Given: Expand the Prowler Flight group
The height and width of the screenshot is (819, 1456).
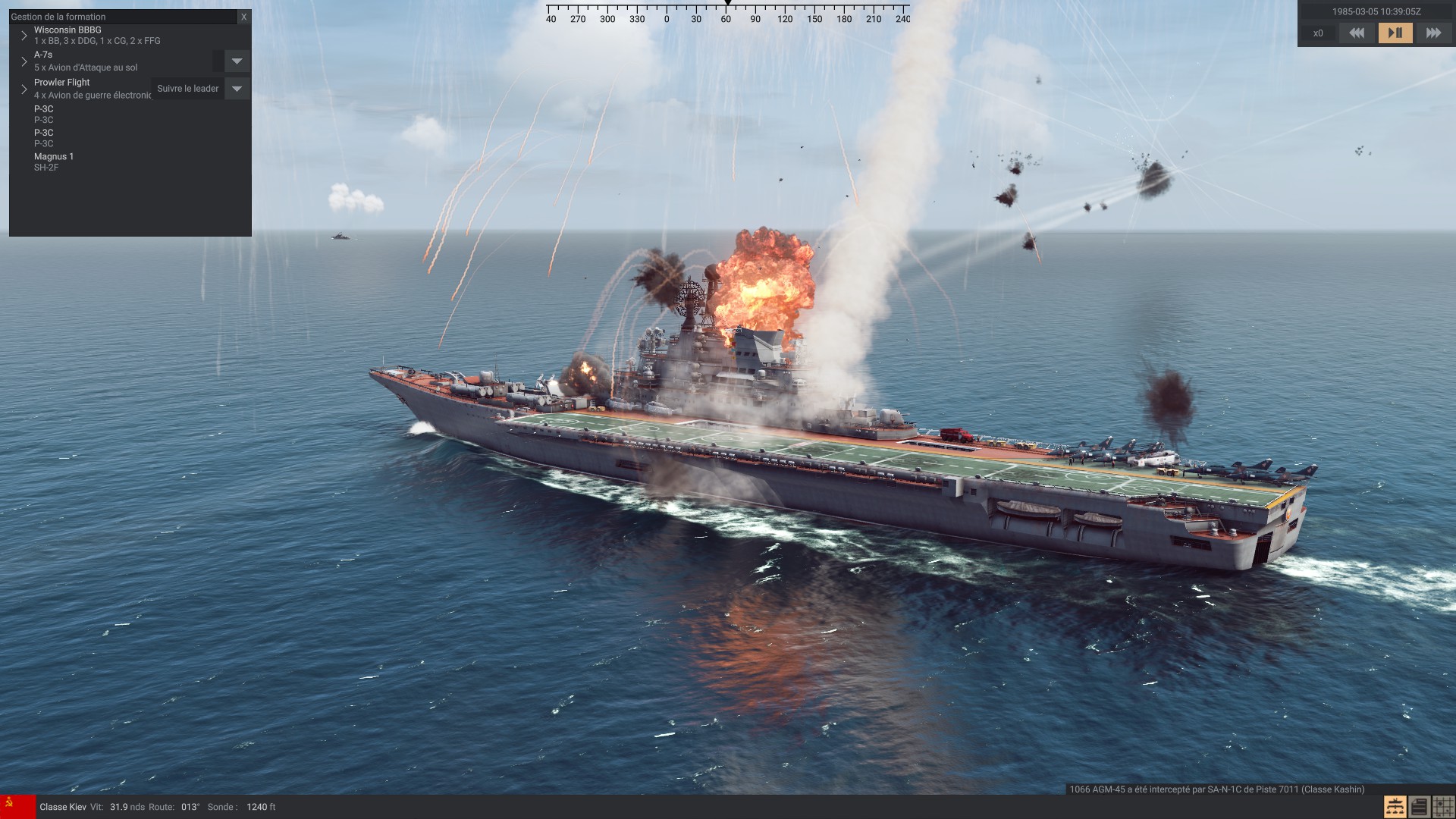Looking at the screenshot, I should click(x=24, y=89).
